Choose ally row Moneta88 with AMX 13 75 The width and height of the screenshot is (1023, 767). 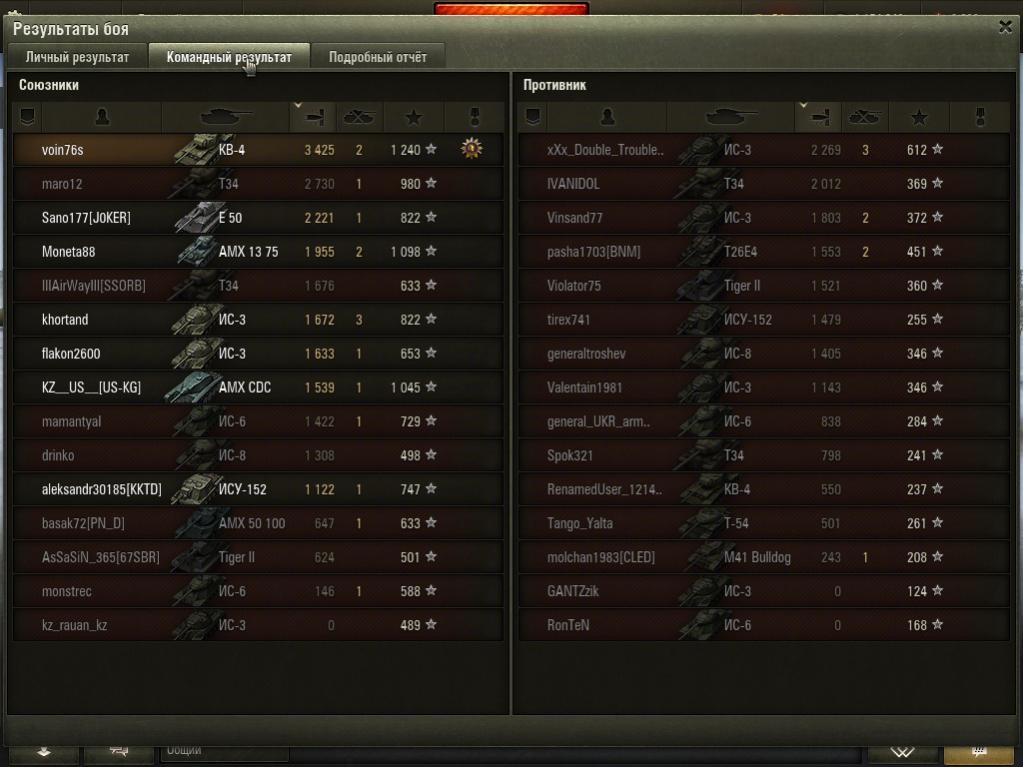tap(69, 252)
